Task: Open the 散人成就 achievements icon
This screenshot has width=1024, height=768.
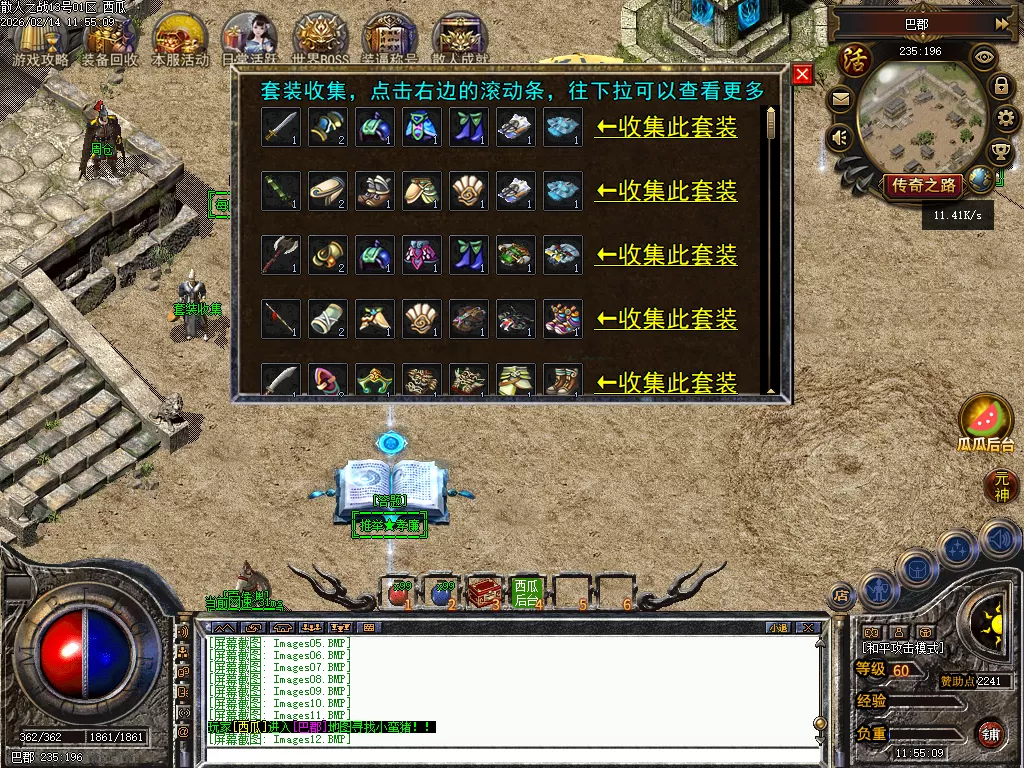Action: click(460, 38)
